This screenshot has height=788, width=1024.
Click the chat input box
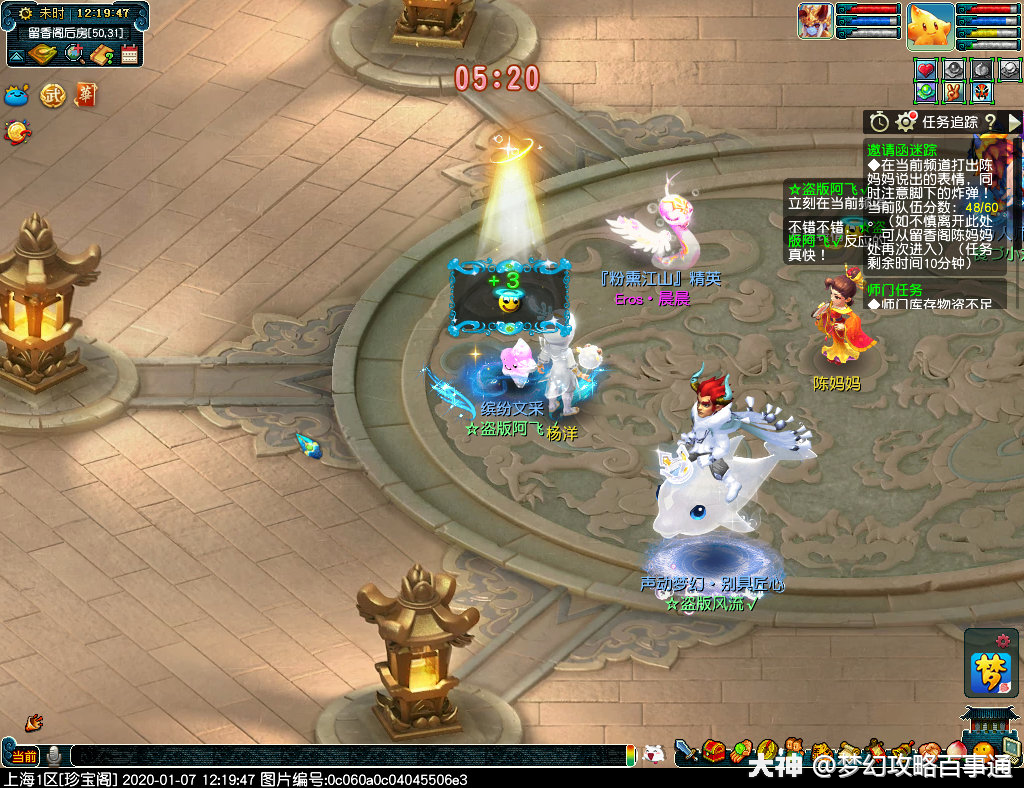click(350, 756)
